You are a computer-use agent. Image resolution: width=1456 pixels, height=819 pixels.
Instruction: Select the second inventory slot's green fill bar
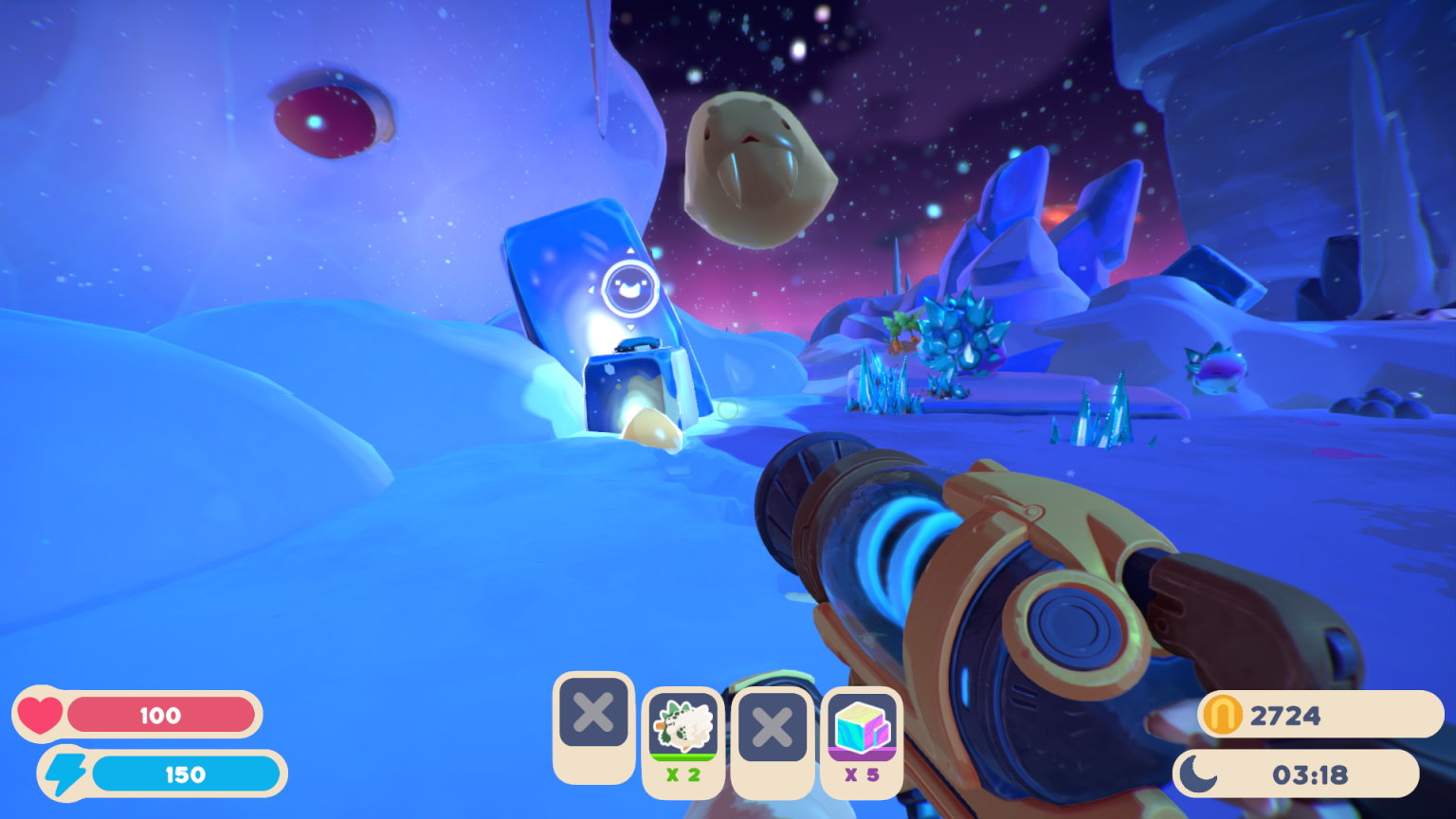point(682,758)
